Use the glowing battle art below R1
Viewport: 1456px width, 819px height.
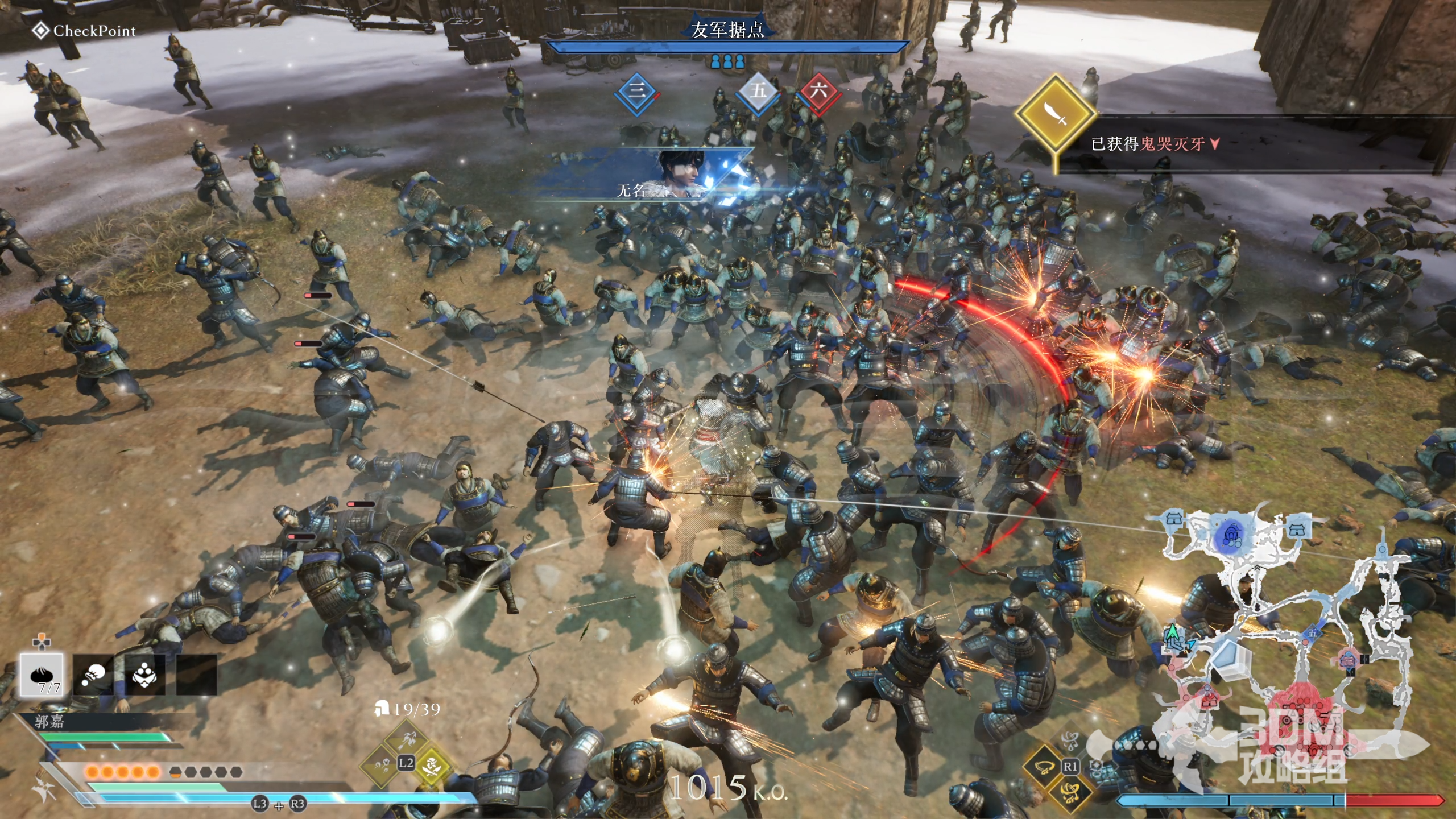click(x=1070, y=792)
